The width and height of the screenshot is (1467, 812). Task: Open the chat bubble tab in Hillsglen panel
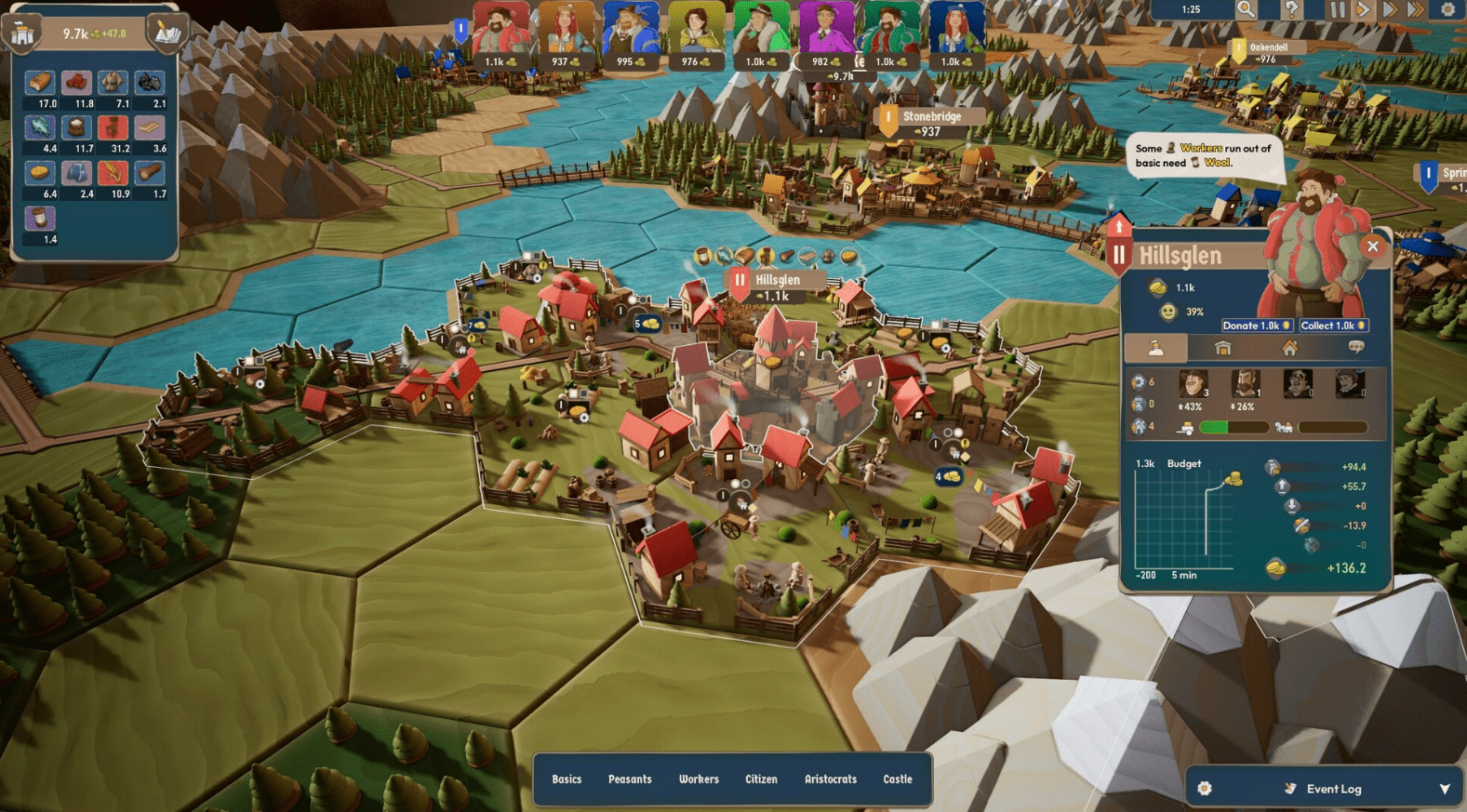[1358, 347]
